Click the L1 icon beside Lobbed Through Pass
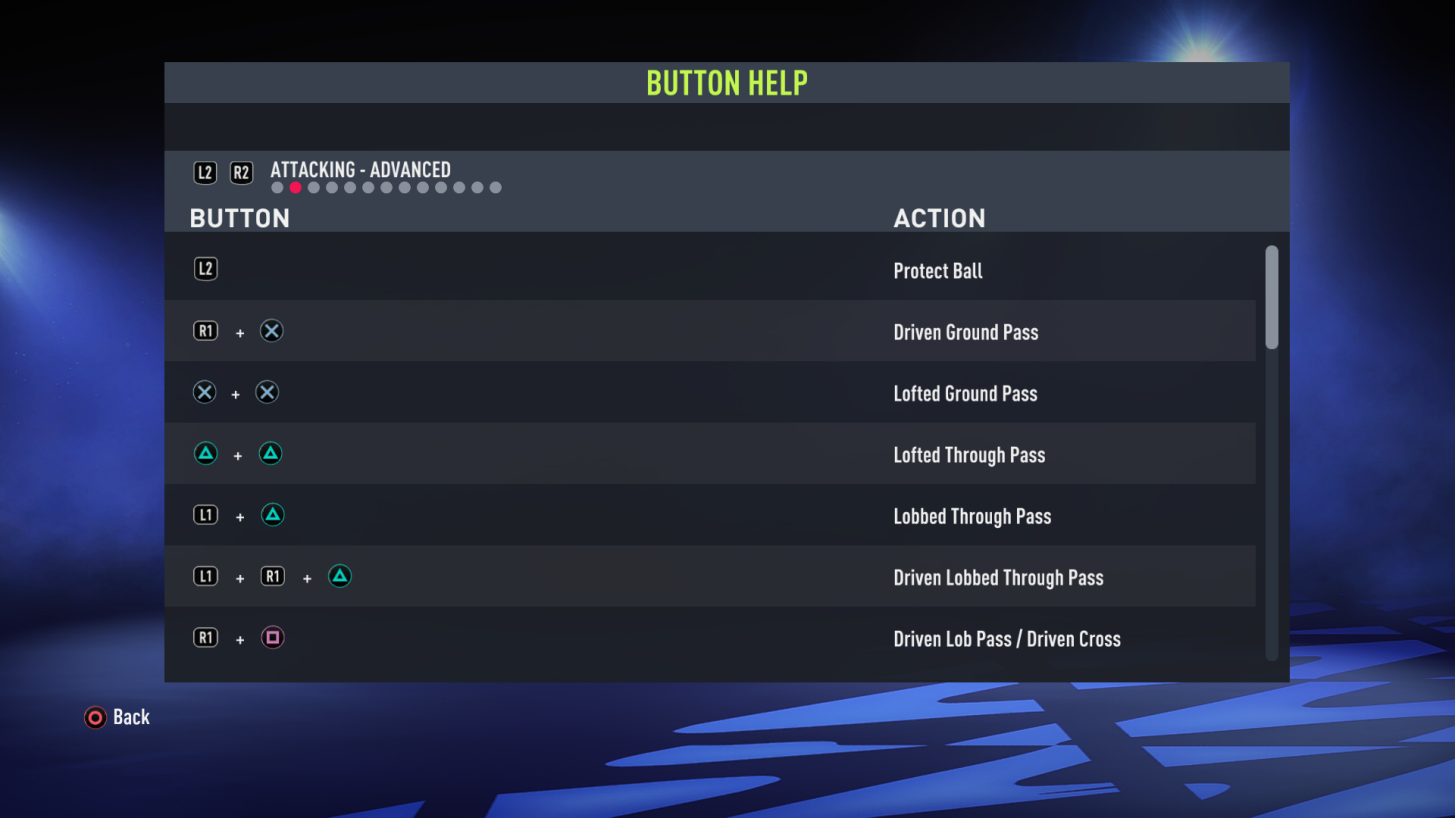1455x818 pixels. pyautogui.click(x=205, y=515)
